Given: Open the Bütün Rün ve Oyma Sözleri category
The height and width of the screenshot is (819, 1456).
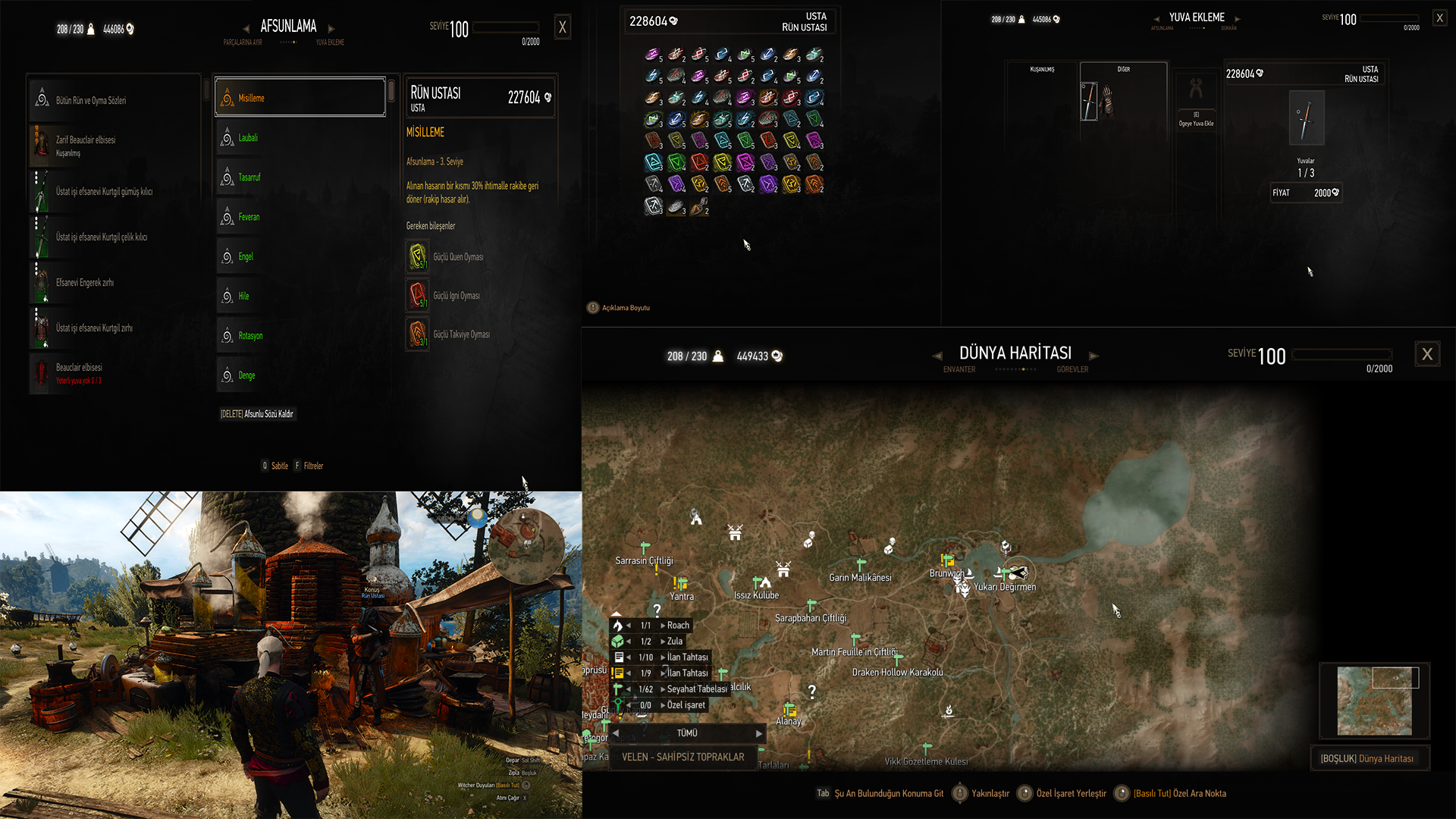Looking at the screenshot, I should pyautogui.click(x=114, y=100).
